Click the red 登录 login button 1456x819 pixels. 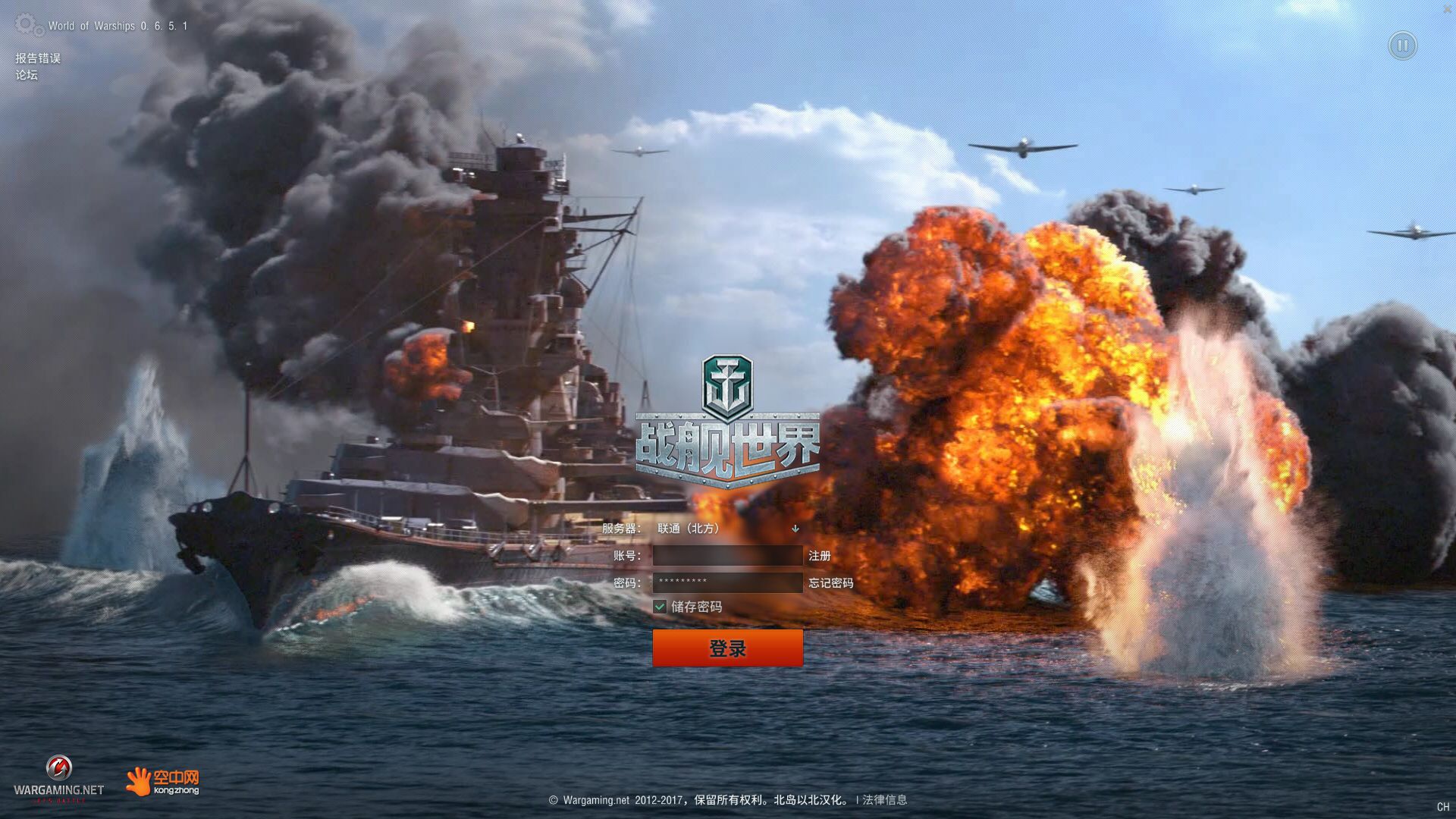coord(727,648)
